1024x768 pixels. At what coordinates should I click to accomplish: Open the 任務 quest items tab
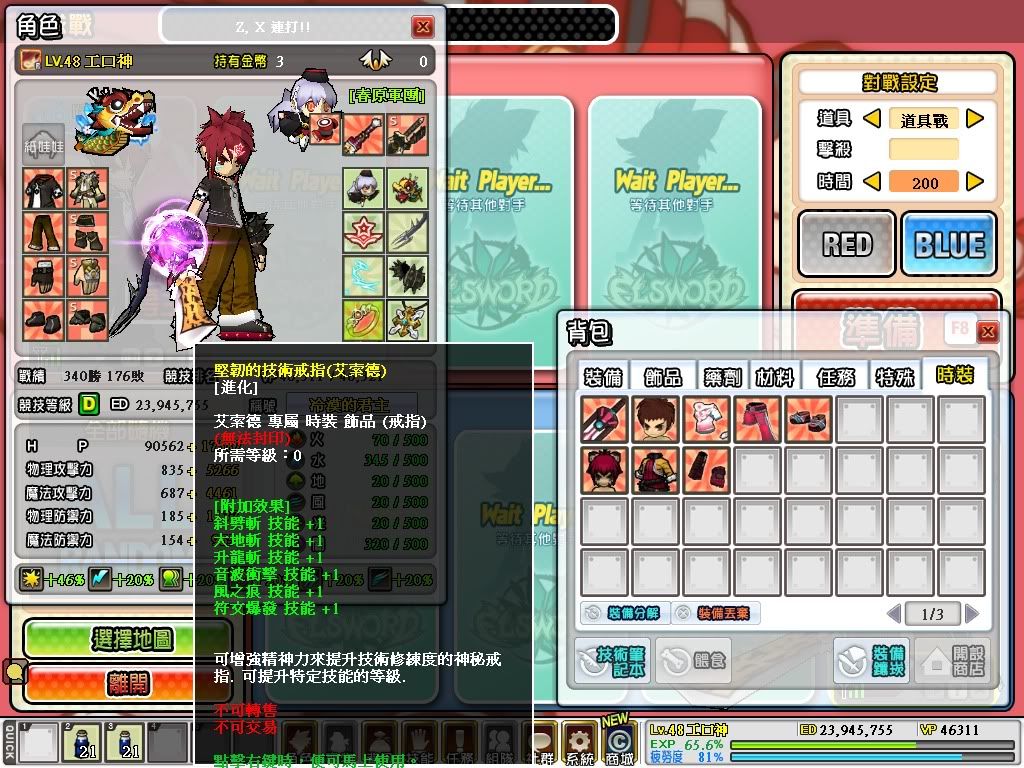click(834, 376)
